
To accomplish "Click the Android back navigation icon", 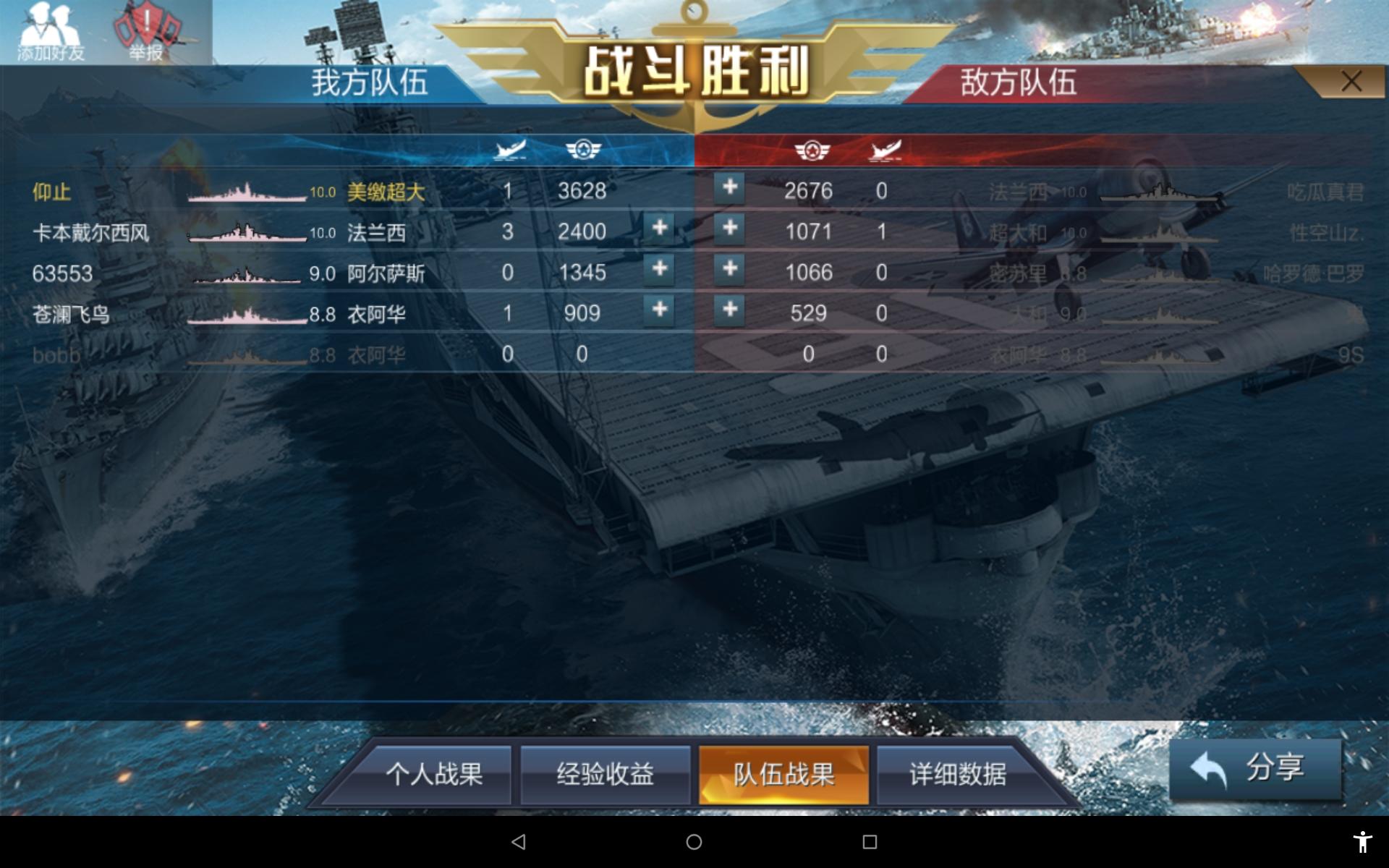I will tap(518, 841).
